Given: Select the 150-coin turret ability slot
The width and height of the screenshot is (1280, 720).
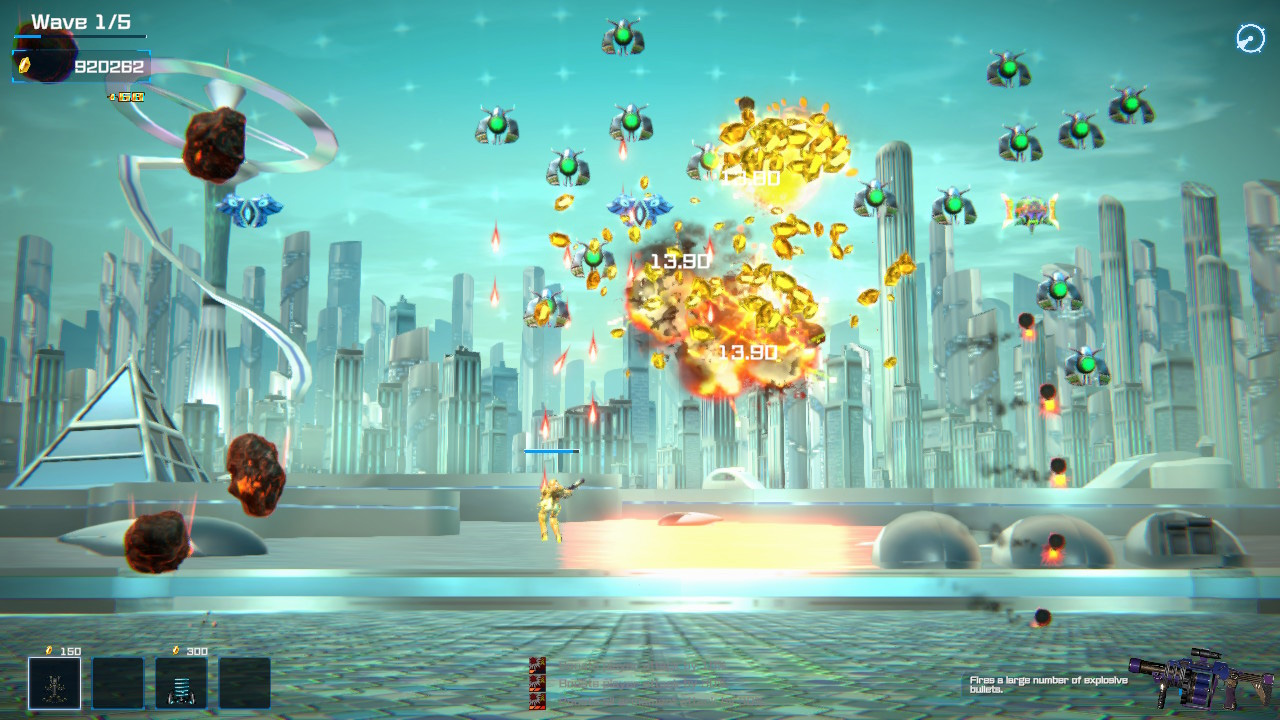Looking at the screenshot, I should [55, 683].
